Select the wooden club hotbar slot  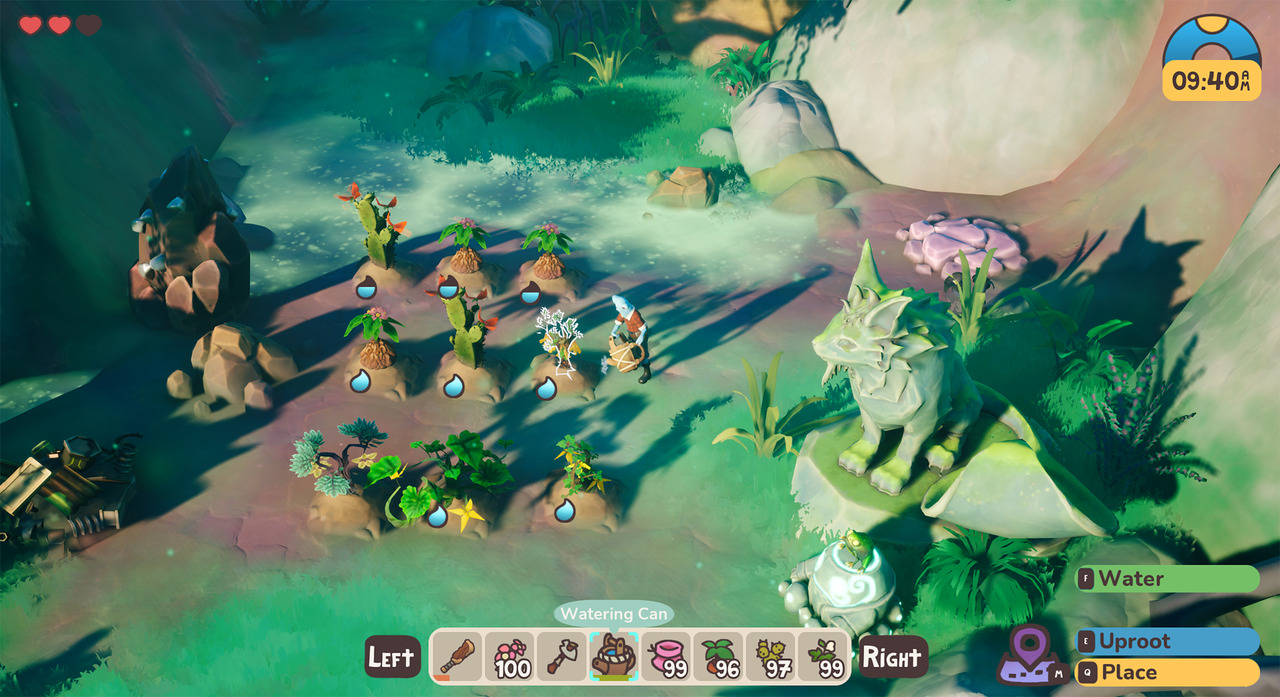coord(458,657)
